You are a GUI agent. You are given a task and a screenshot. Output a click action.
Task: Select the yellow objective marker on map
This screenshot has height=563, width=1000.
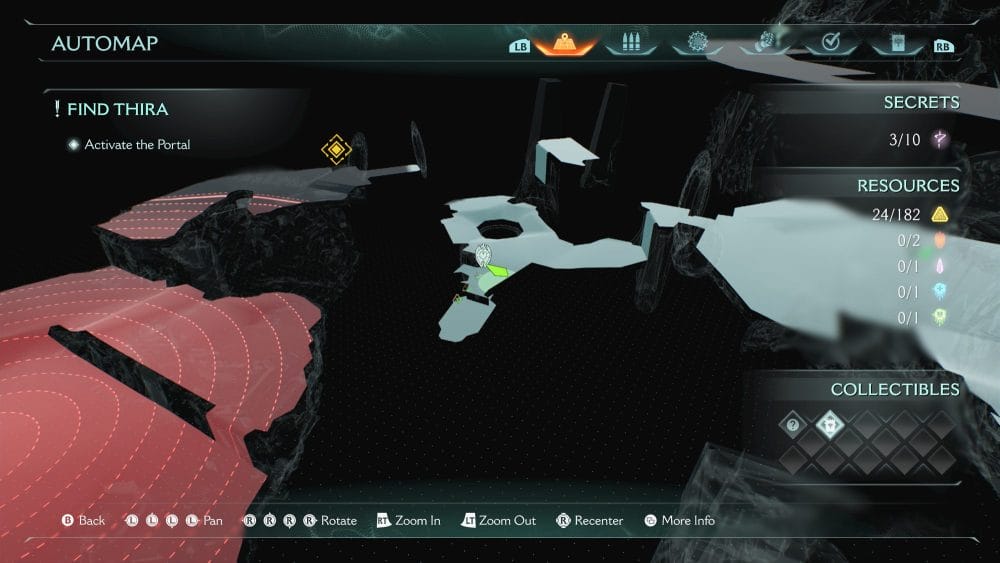pos(337,151)
